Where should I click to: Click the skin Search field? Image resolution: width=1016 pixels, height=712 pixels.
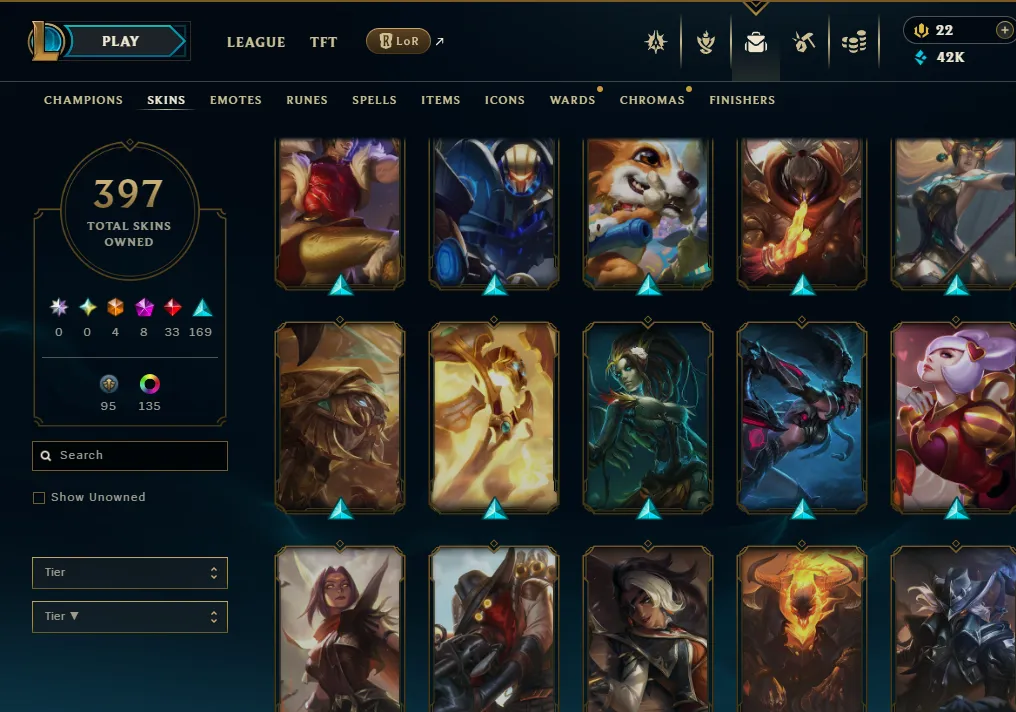click(130, 455)
